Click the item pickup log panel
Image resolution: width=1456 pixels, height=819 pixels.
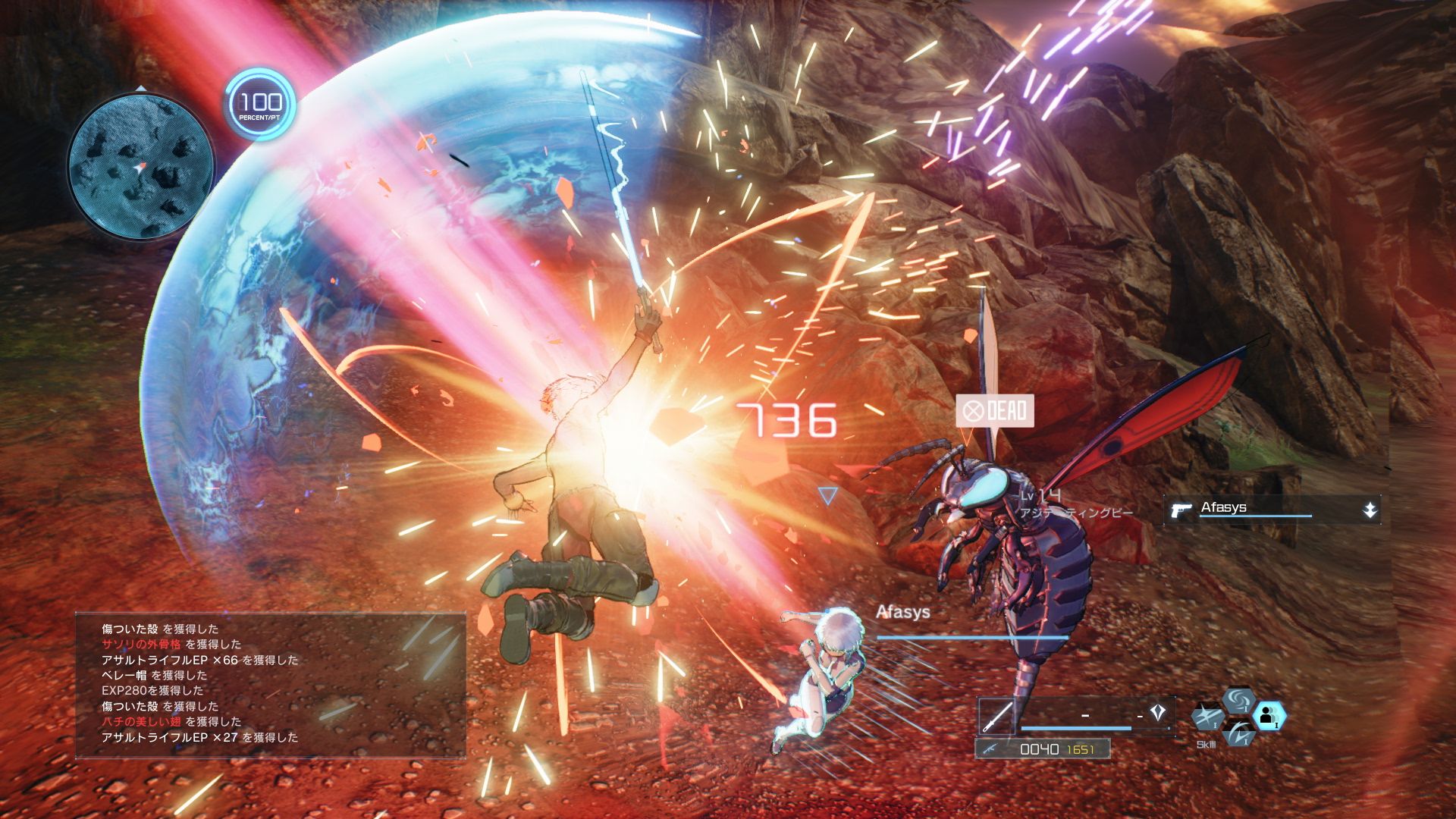[x=270, y=684]
